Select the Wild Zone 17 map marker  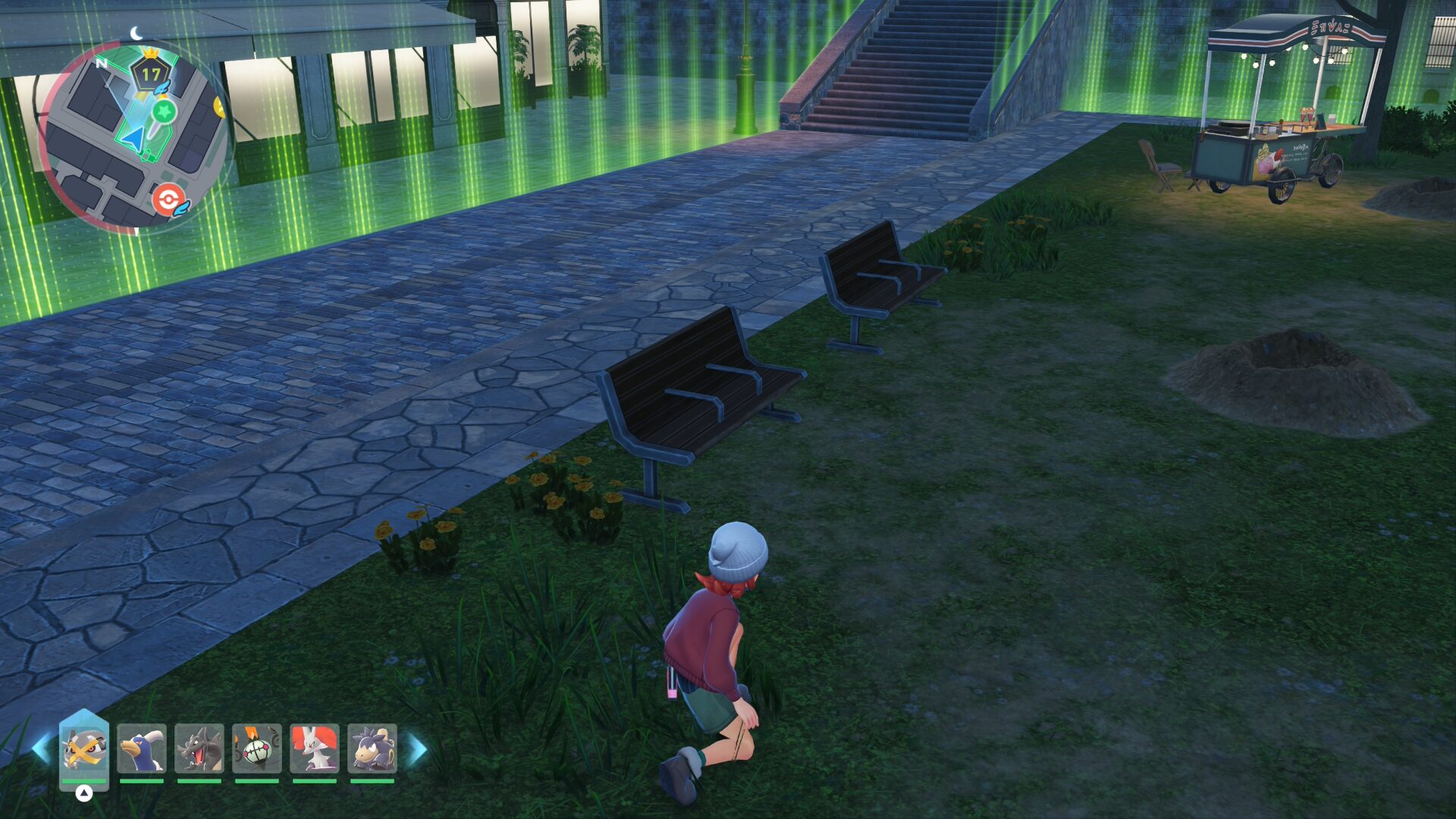pyautogui.click(x=150, y=74)
